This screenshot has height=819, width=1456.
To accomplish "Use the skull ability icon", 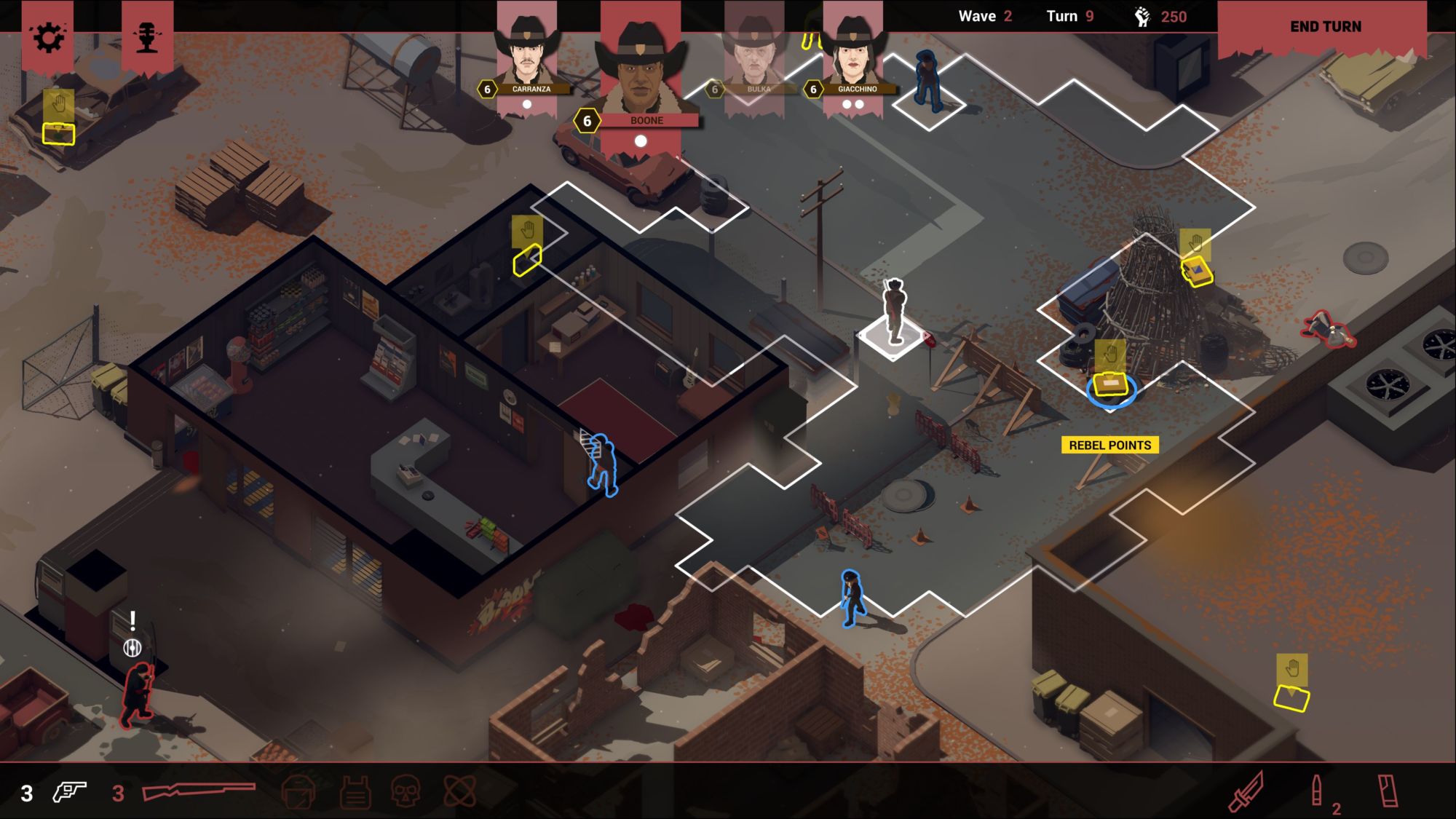I will click(405, 791).
